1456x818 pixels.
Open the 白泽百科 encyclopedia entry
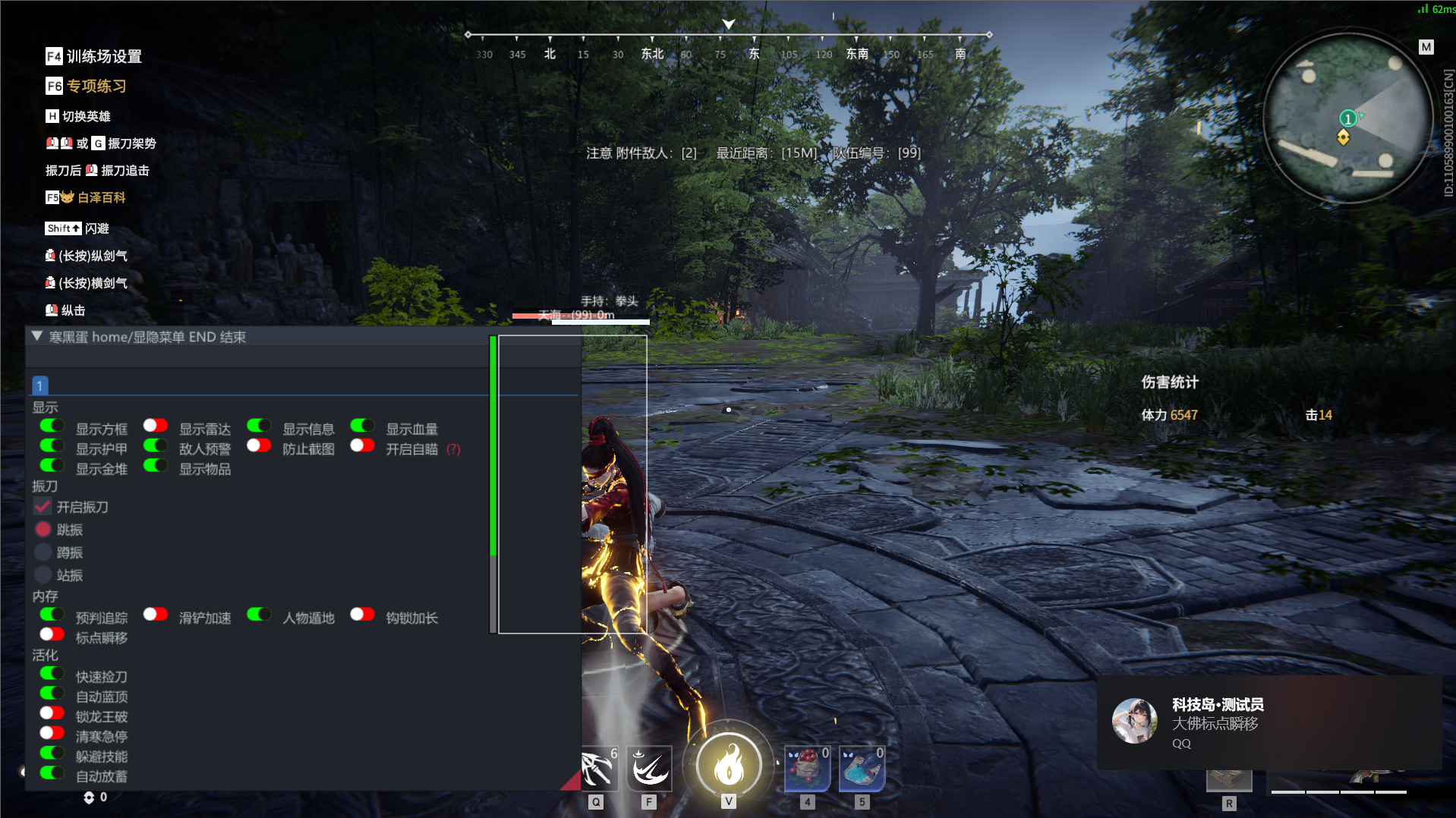[x=86, y=197]
